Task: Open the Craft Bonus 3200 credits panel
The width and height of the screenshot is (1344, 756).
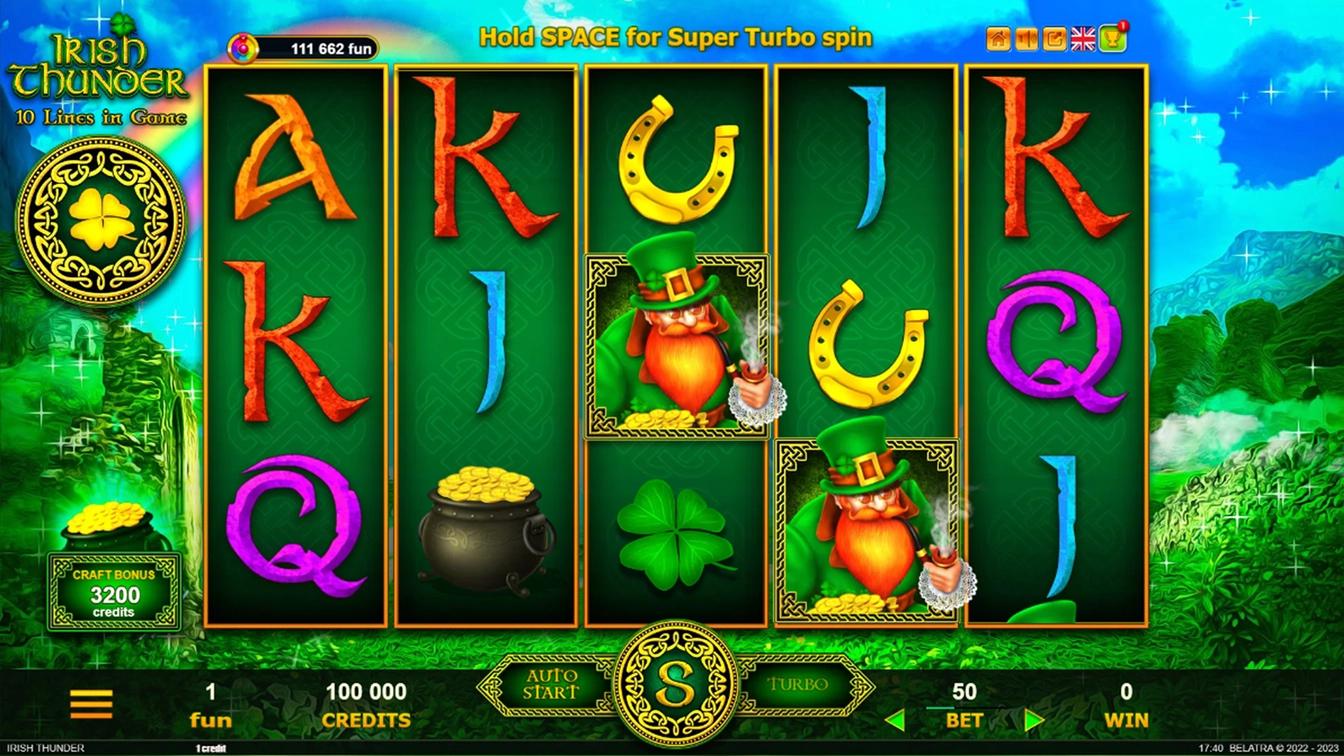Action: pyautogui.click(x=114, y=592)
